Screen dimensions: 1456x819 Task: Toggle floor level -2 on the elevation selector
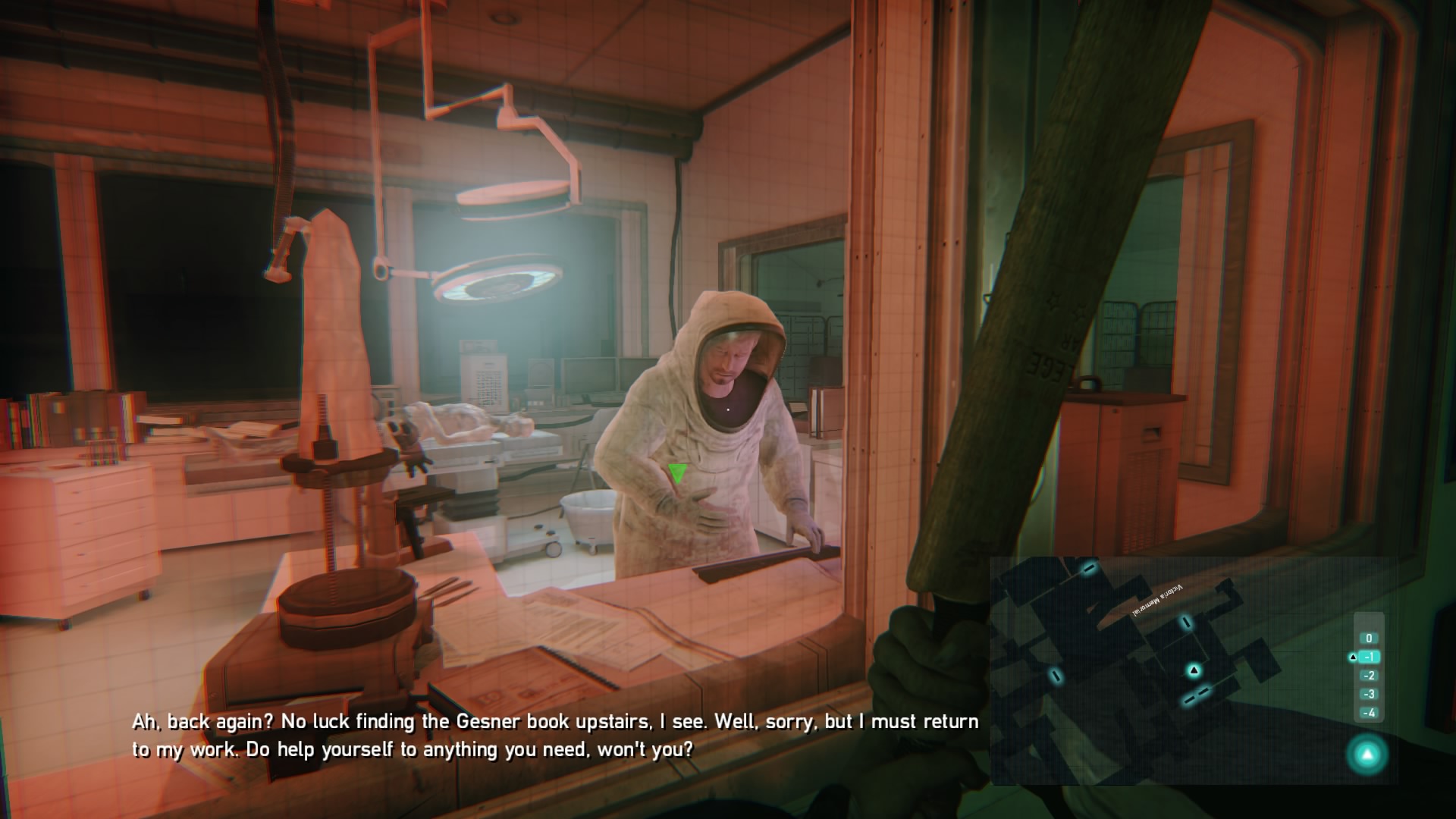[1368, 676]
